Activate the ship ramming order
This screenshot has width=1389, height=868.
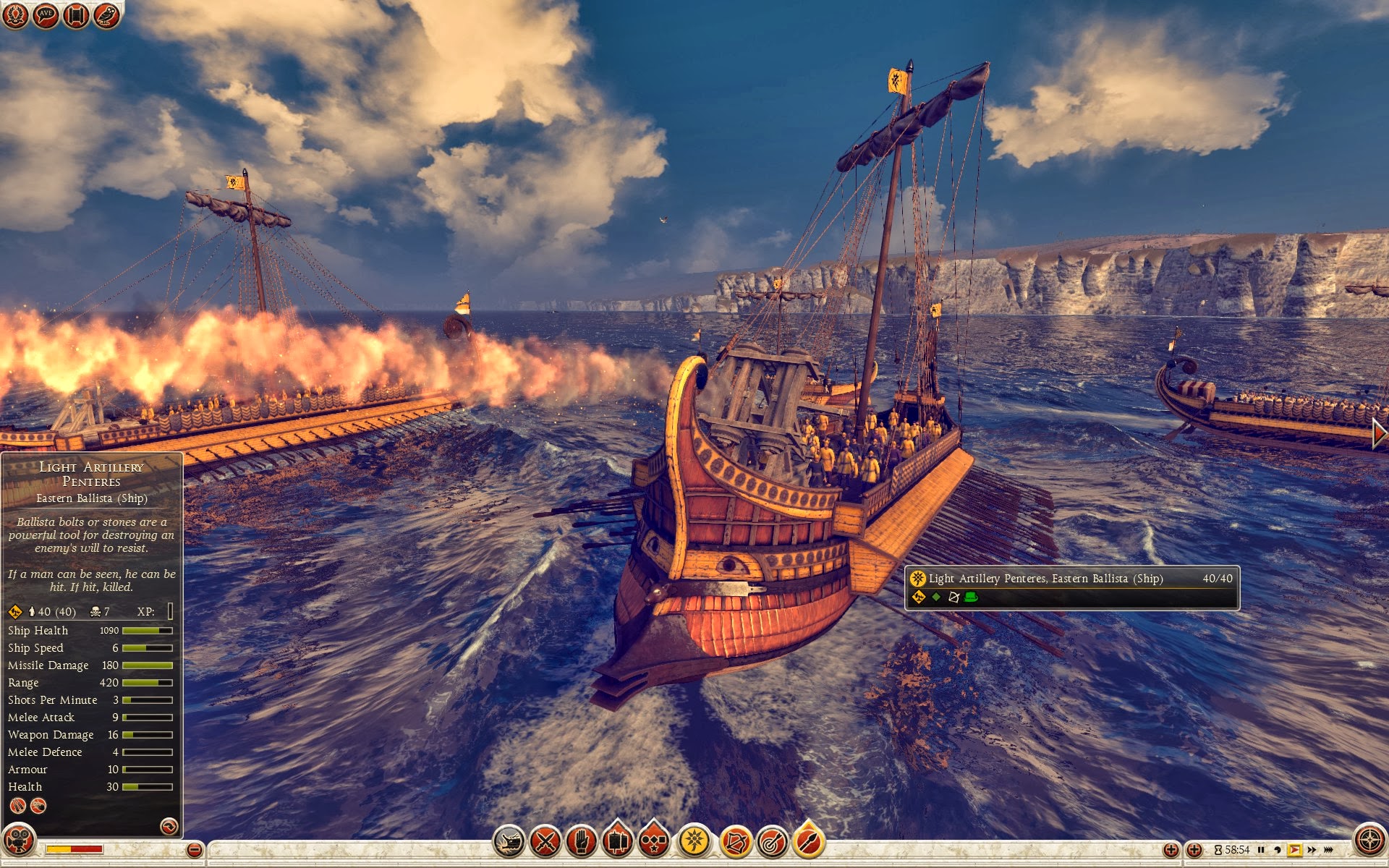click(x=509, y=841)
